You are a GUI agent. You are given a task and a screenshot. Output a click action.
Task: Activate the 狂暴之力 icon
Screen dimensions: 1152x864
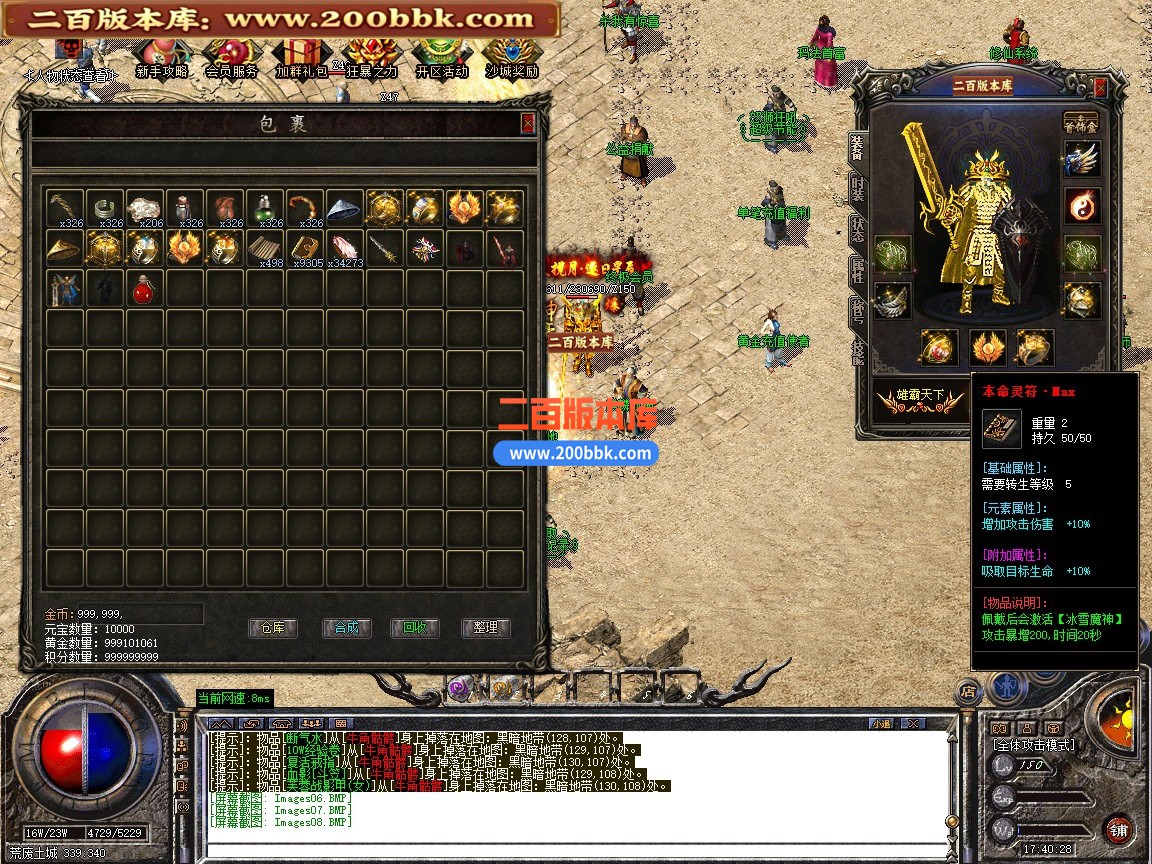(x=371, y=58)
